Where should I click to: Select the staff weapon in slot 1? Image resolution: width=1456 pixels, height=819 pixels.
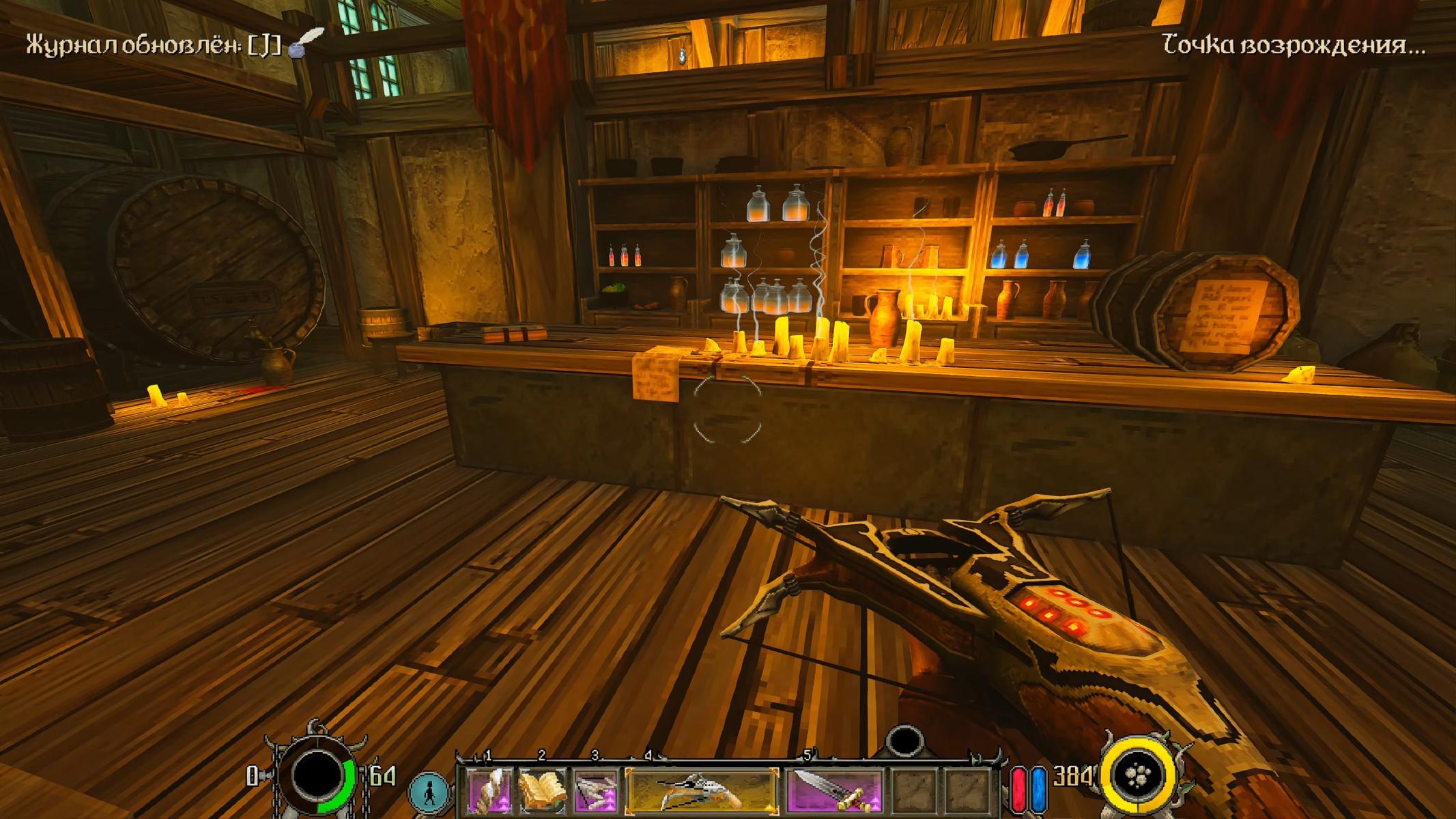(489, 790)
